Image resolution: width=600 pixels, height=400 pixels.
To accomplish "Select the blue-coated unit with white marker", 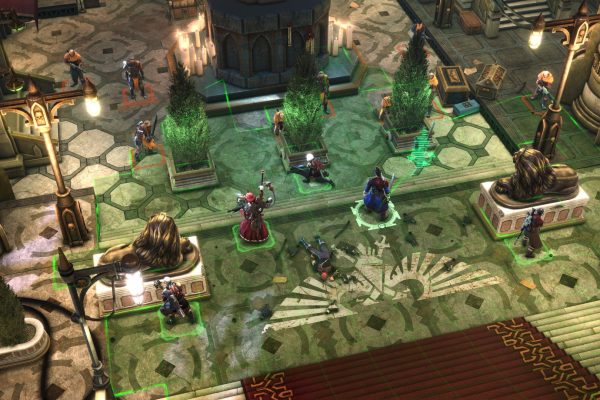I will tap(376, 196).
